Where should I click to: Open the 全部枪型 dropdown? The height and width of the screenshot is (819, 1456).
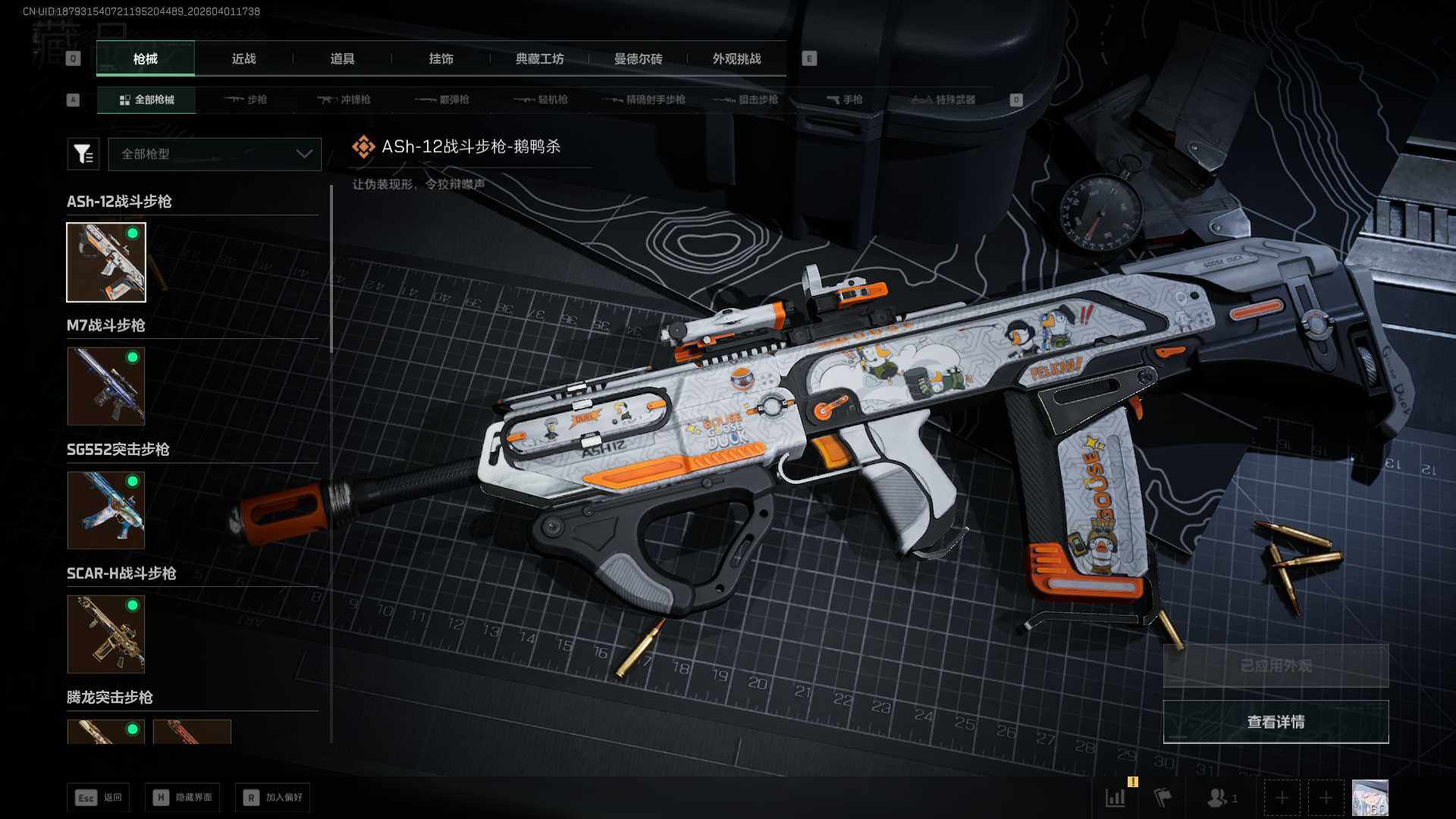pyautogui.click(x=215, y=154)
